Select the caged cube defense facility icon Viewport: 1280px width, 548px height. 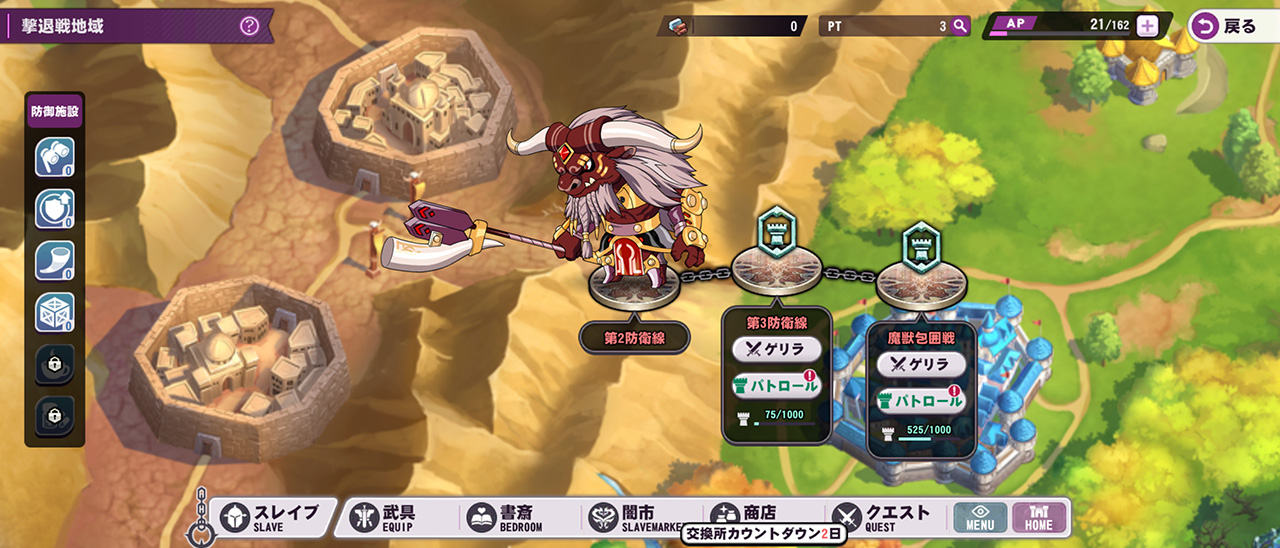[54, 313]
